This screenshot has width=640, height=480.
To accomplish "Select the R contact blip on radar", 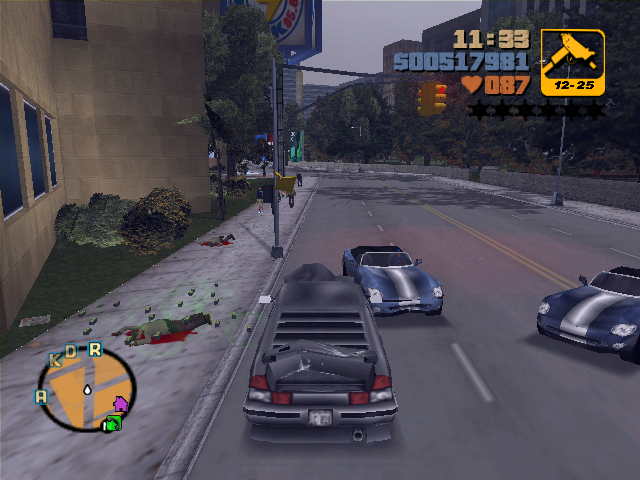I will (x=95, y=349).
